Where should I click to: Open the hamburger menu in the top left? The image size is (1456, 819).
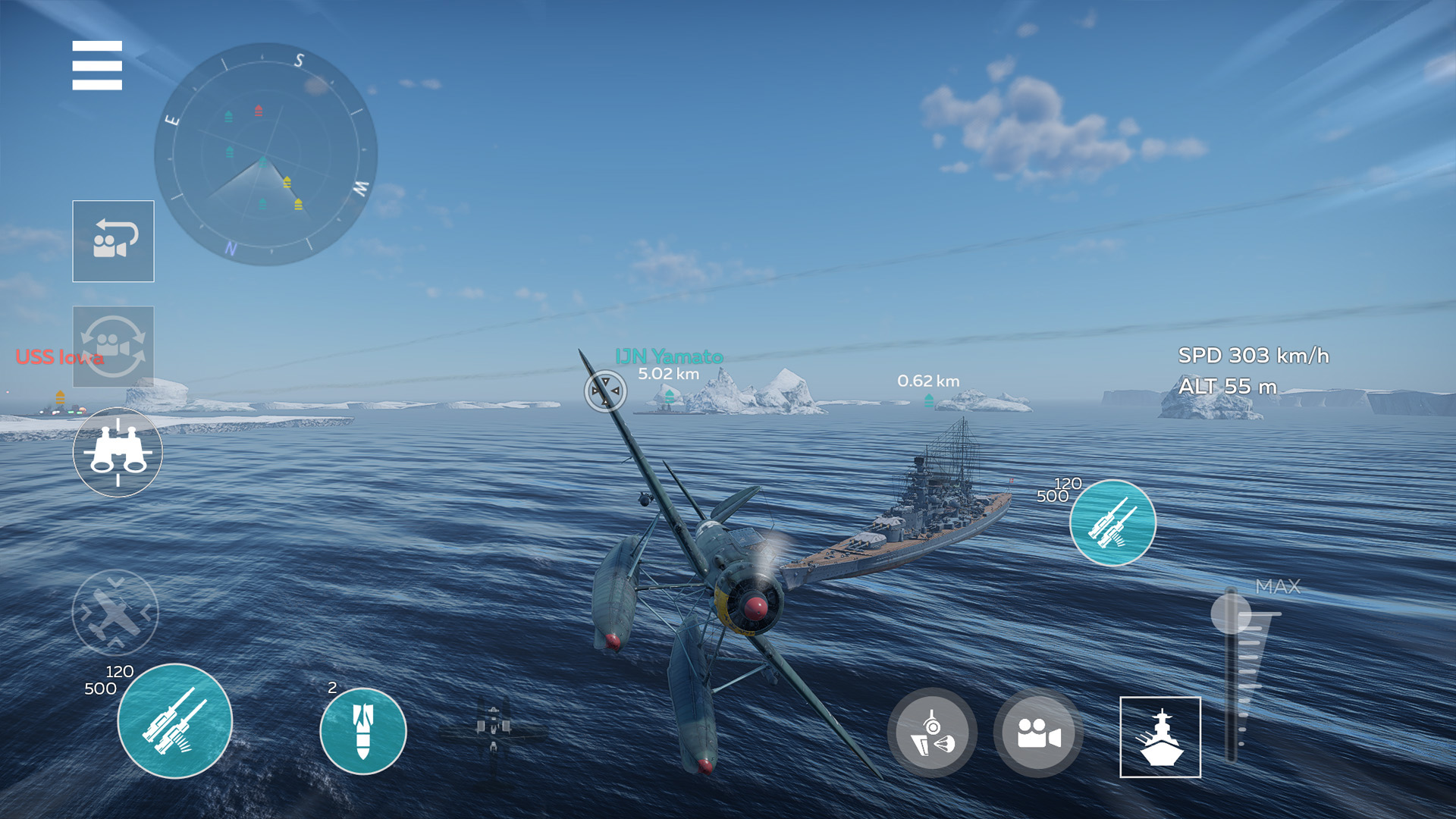tap(97, 67)
